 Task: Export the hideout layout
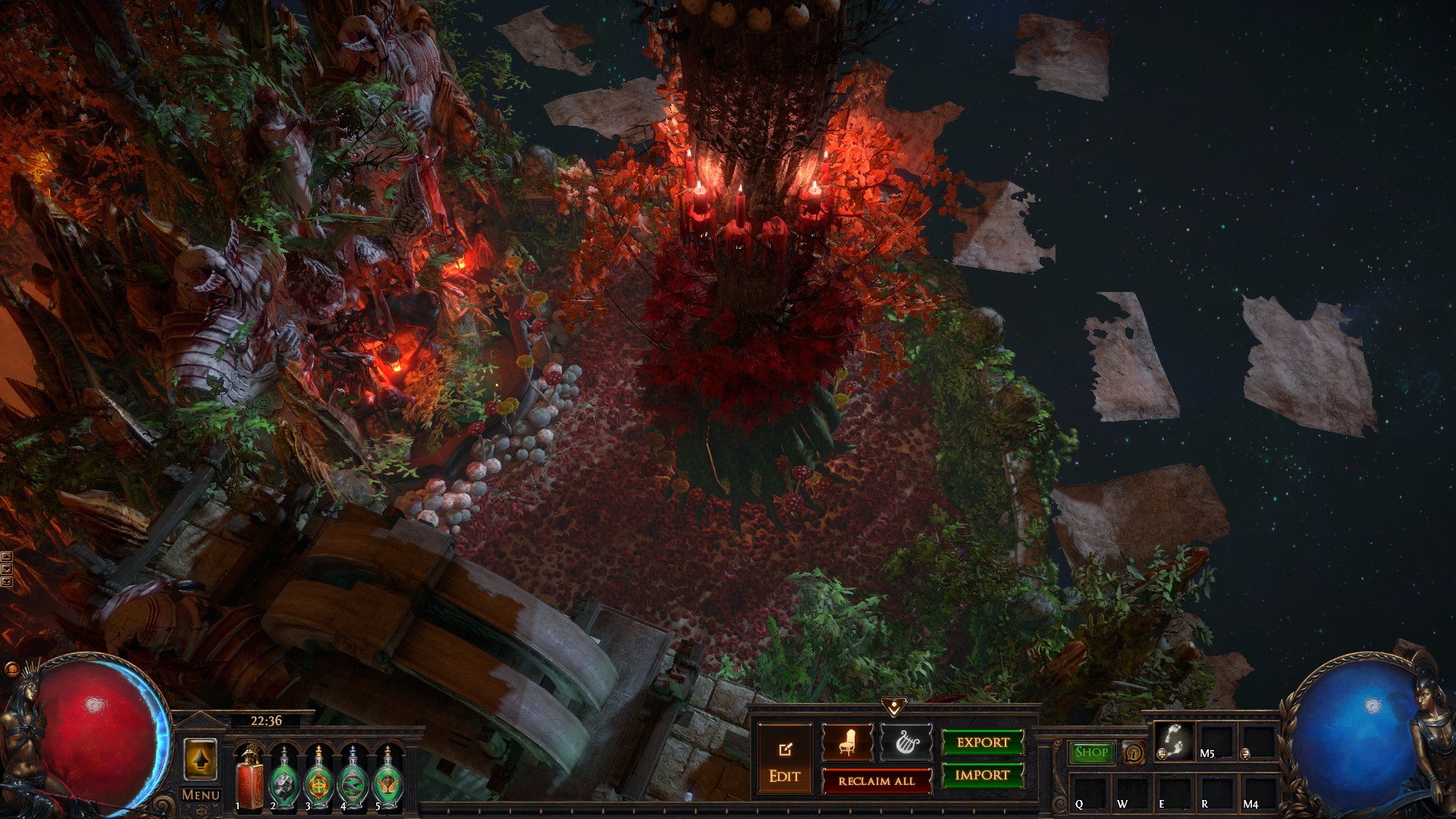click(x=983, y=742)
